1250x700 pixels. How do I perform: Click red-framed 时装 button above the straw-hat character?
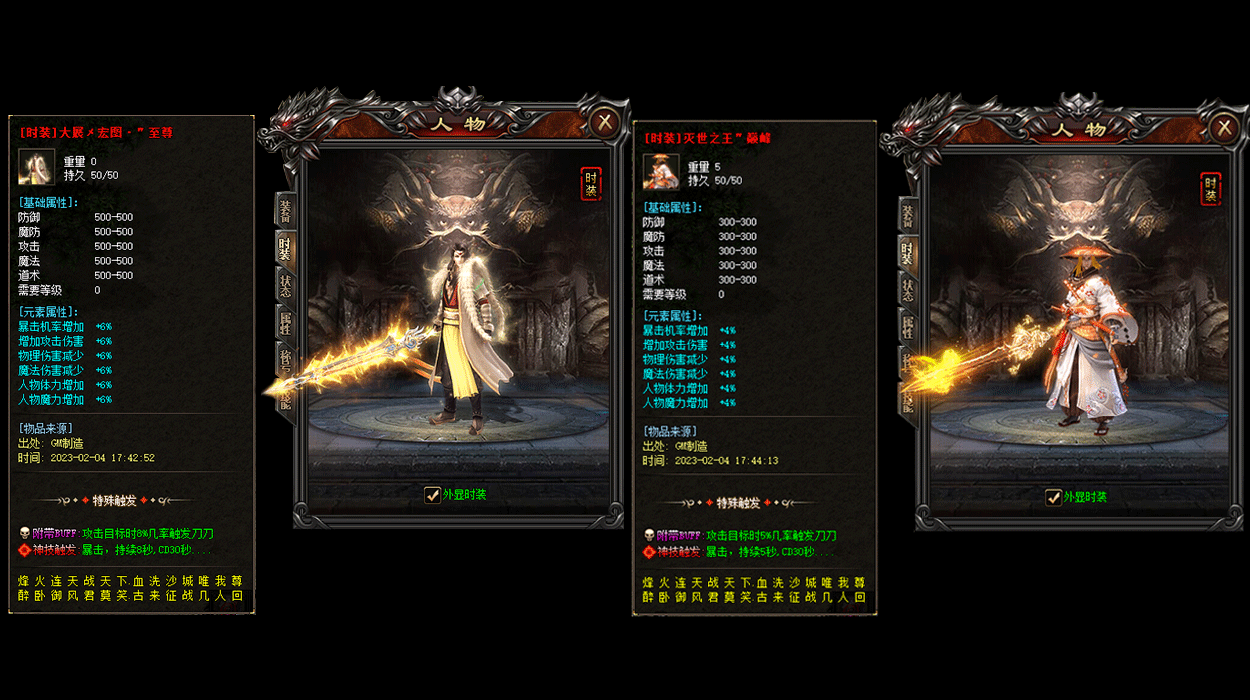[x=1210, y=188]
